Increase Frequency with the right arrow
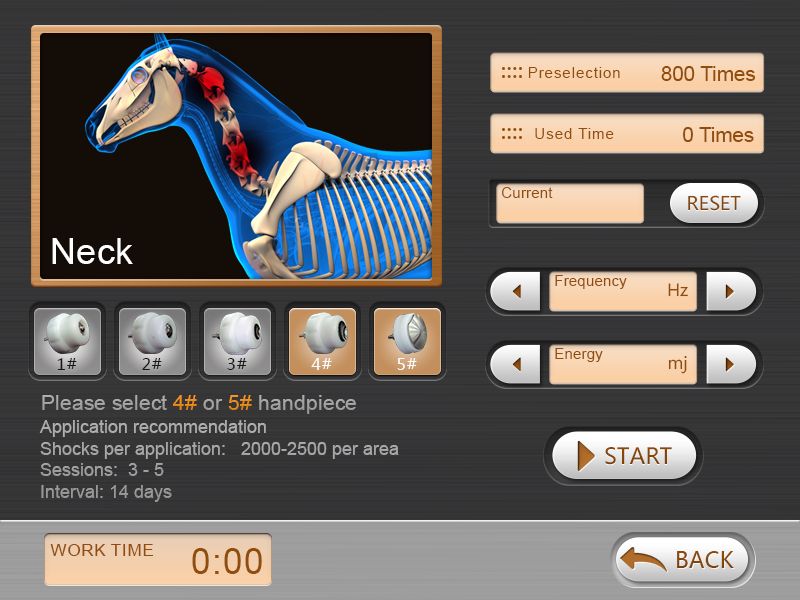 pos(730,292)
